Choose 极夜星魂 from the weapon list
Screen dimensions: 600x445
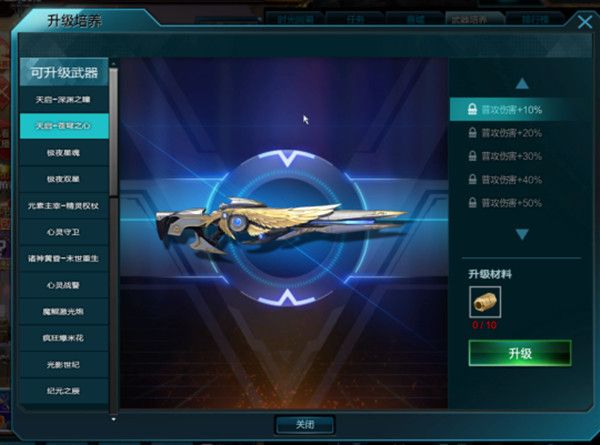pyautogui.click(x=64, y=153)
